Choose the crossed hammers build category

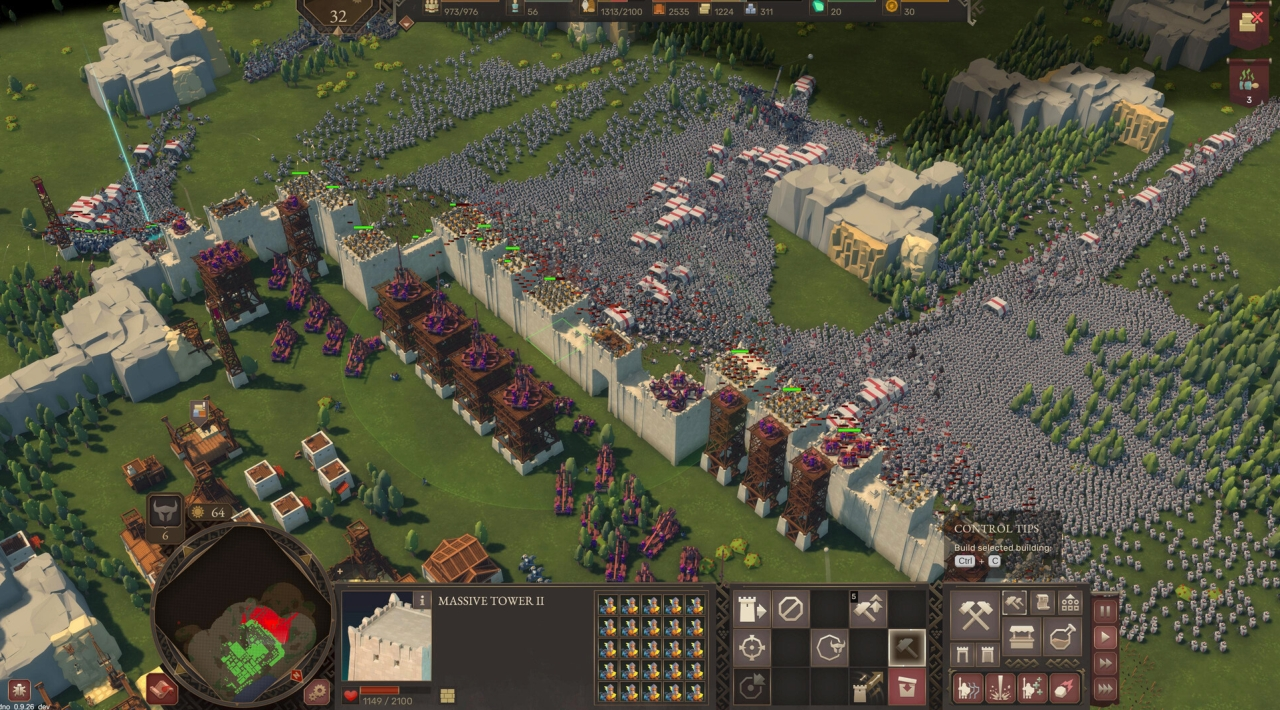[974, 613]
